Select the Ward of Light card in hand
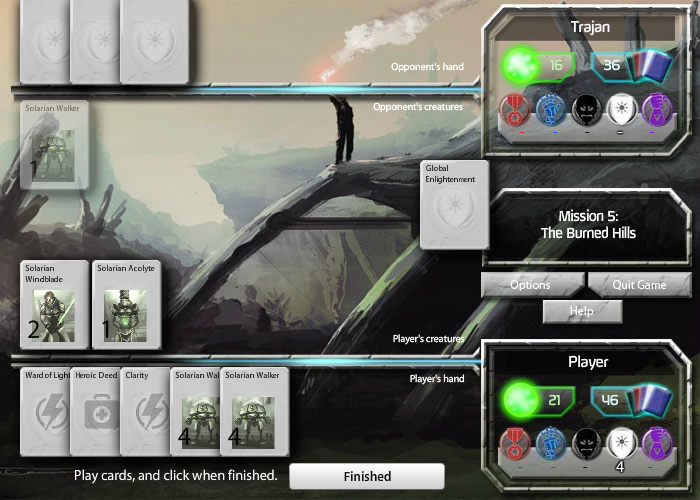Viewport: 700px width, 500px height. point(44,411)
